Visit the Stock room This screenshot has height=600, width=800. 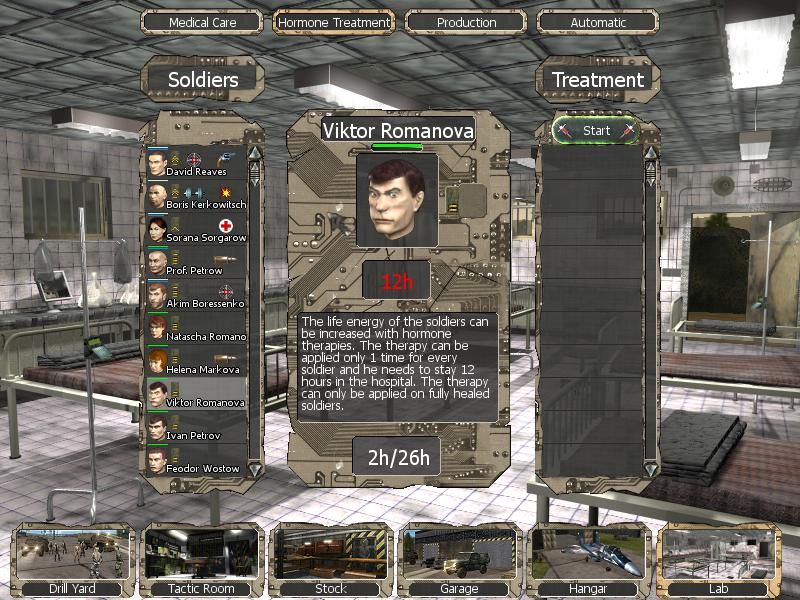pos(331,561)
